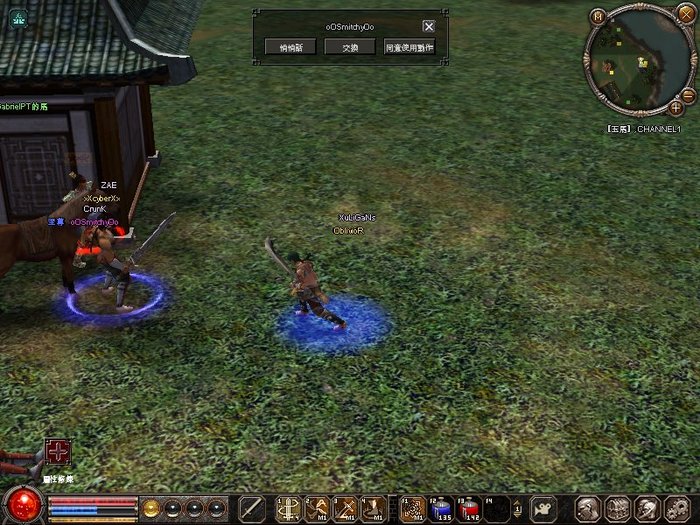Open the treasure chest inventory icon
The width and height of the screenshot is (700, 525).
point(617,508)
